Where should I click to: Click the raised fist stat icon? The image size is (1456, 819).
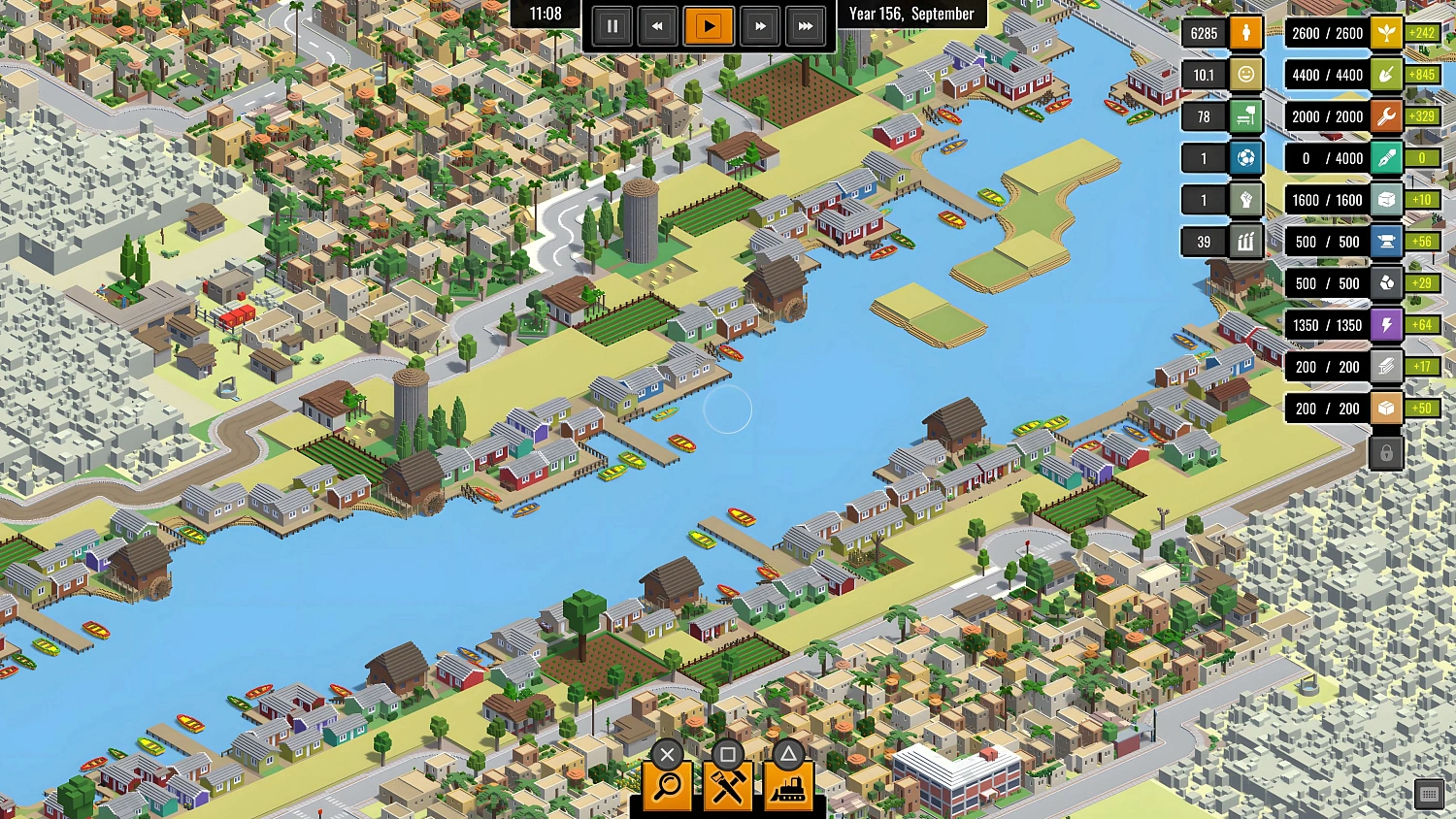coord(1244,199)
